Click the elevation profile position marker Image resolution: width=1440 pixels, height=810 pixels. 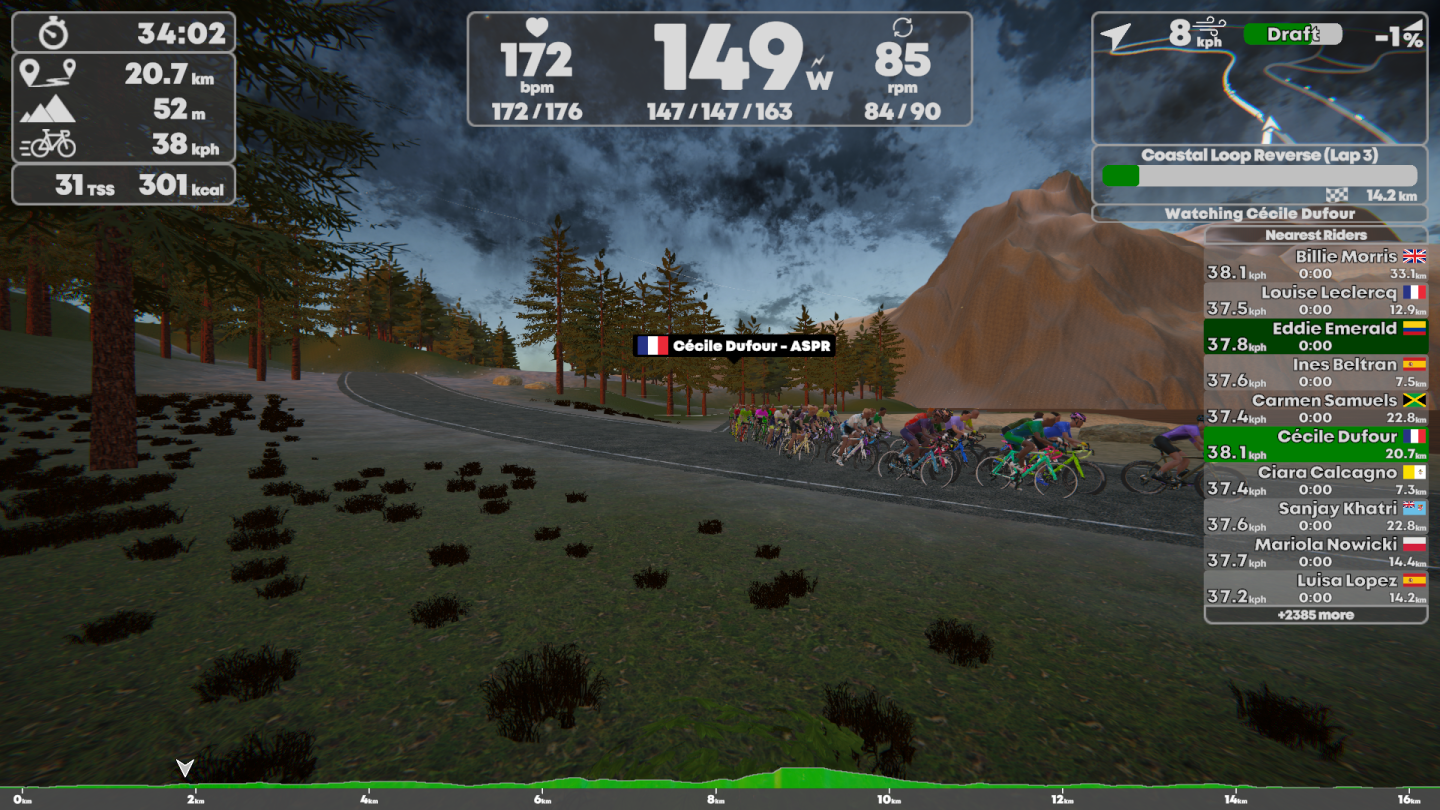(x=185, y=768)
